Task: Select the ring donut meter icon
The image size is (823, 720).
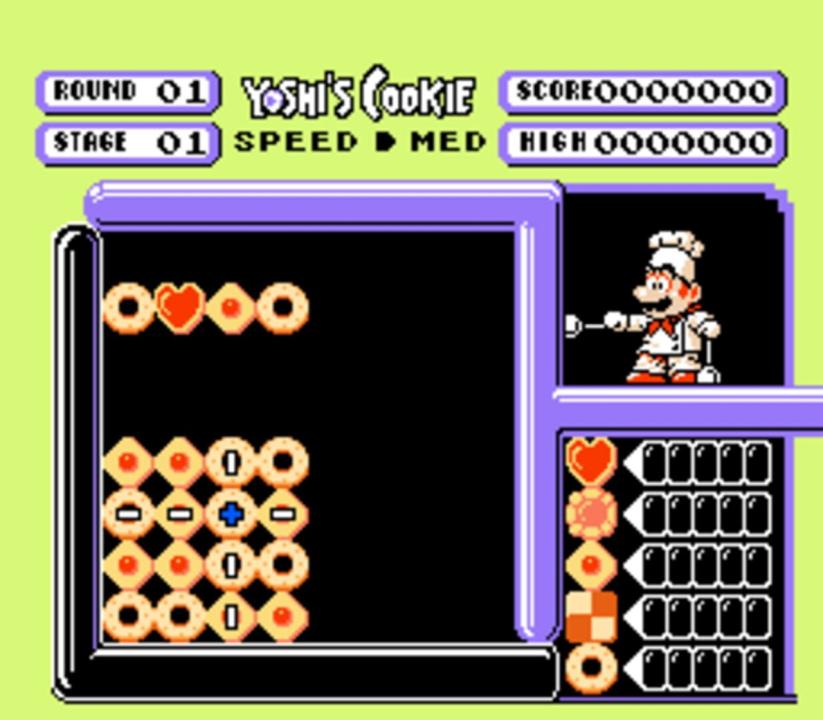Action: [591, 667]
